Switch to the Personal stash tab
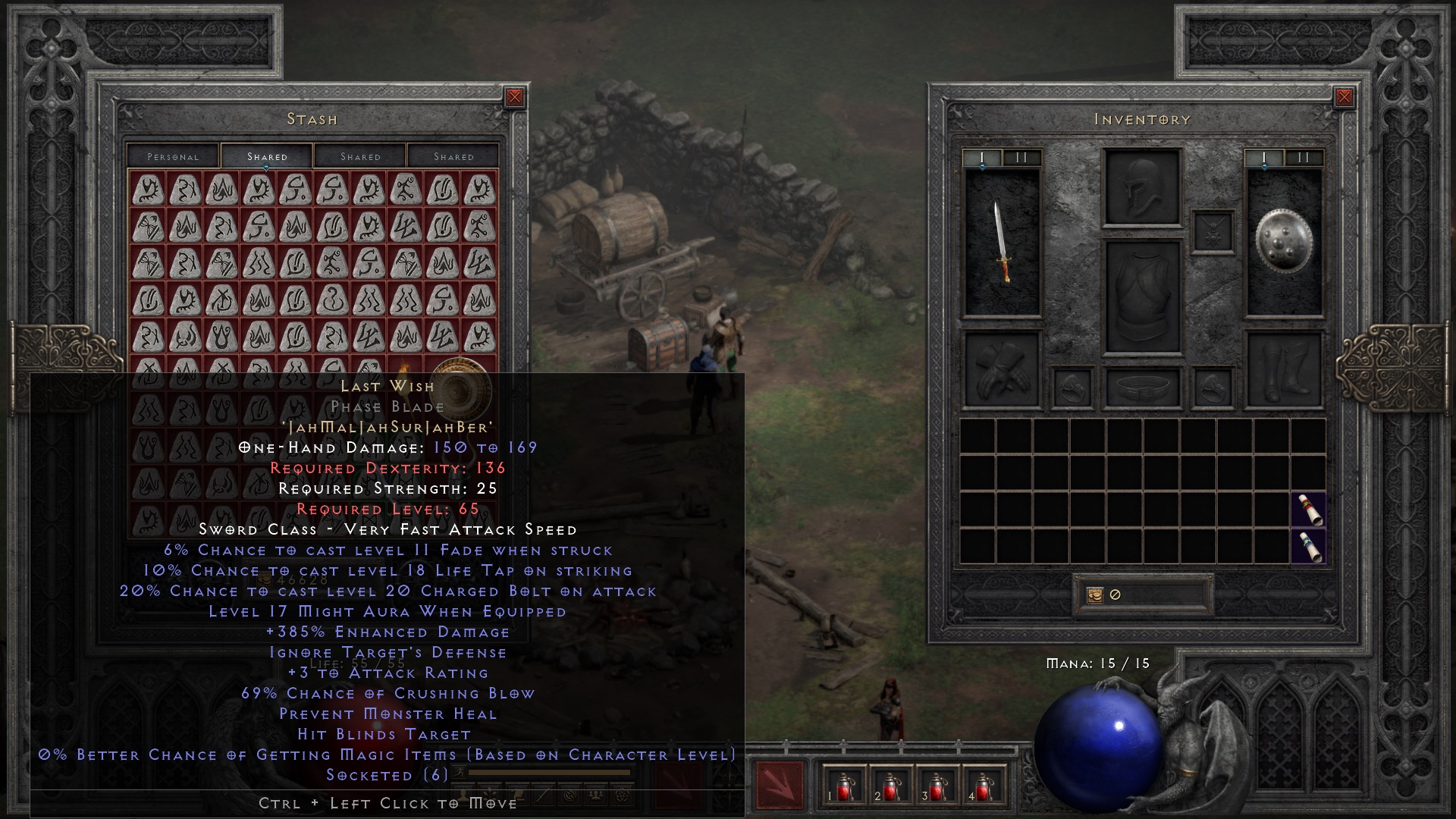This screenshot has width=1456, height=819. (x=173, y=156)
